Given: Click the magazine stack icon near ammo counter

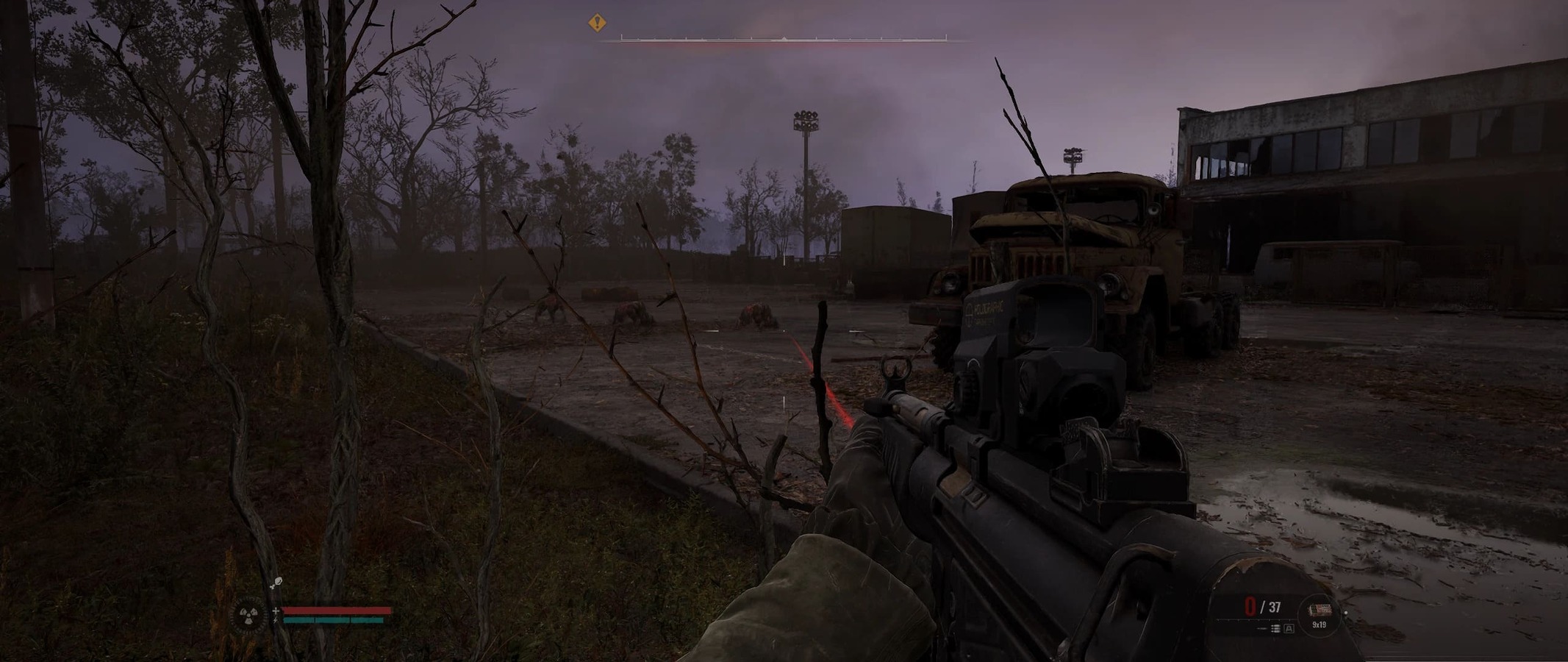Looking at the screenshot, I should [1275, 629].
